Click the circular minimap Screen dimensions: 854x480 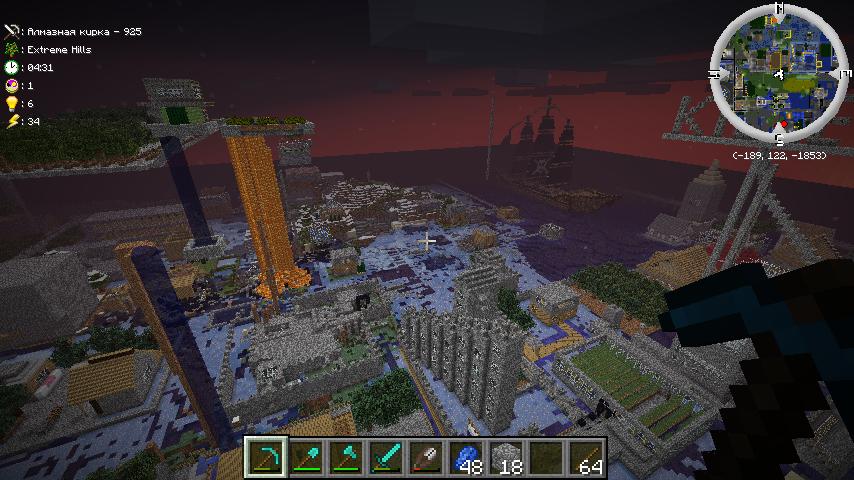pyautogui.click(x=776, y=73)
